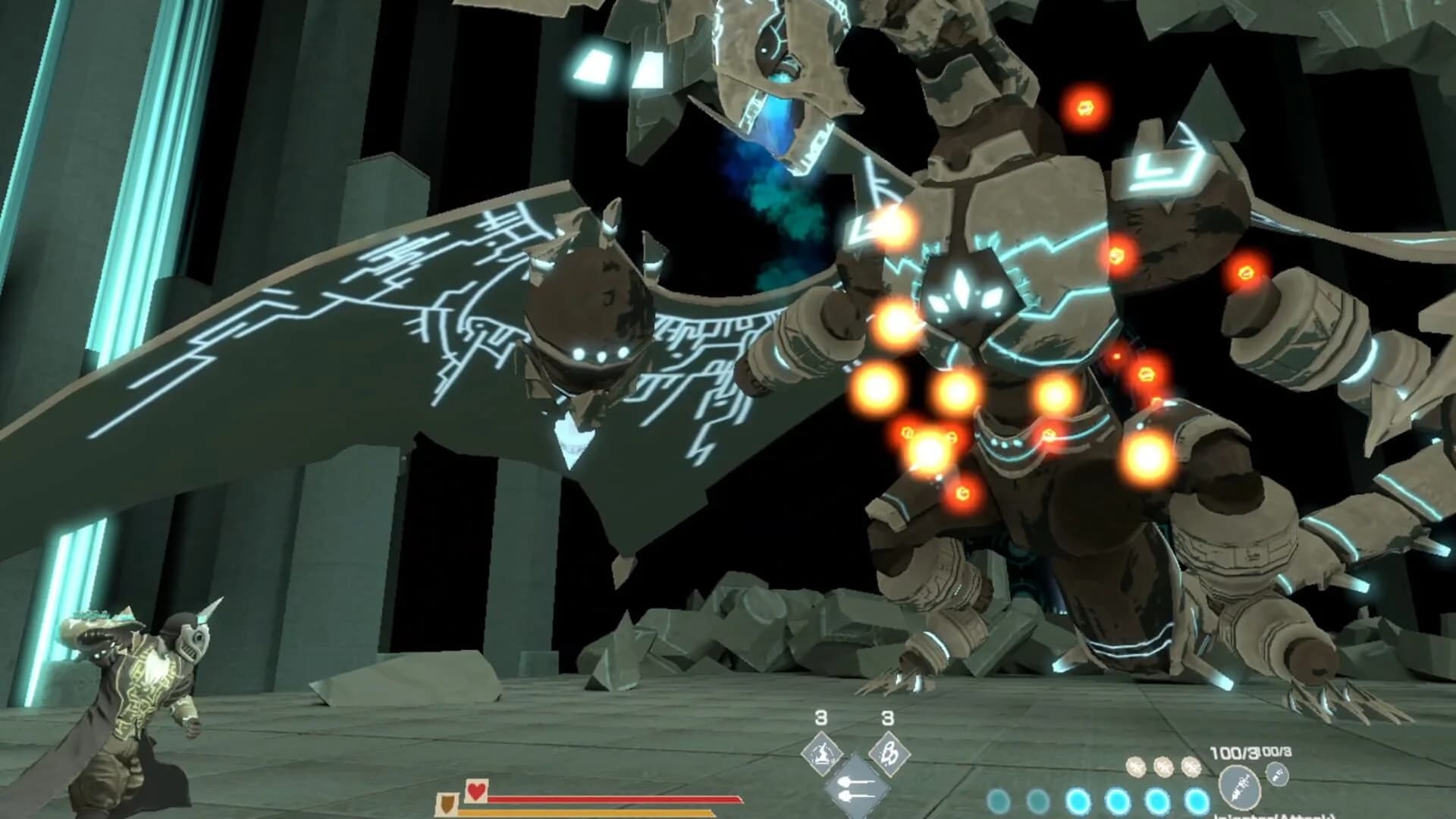1456x819 pixels.
Task: Toggle the leftmost glowing teal energy orb
Action: [x=998, y=800]
